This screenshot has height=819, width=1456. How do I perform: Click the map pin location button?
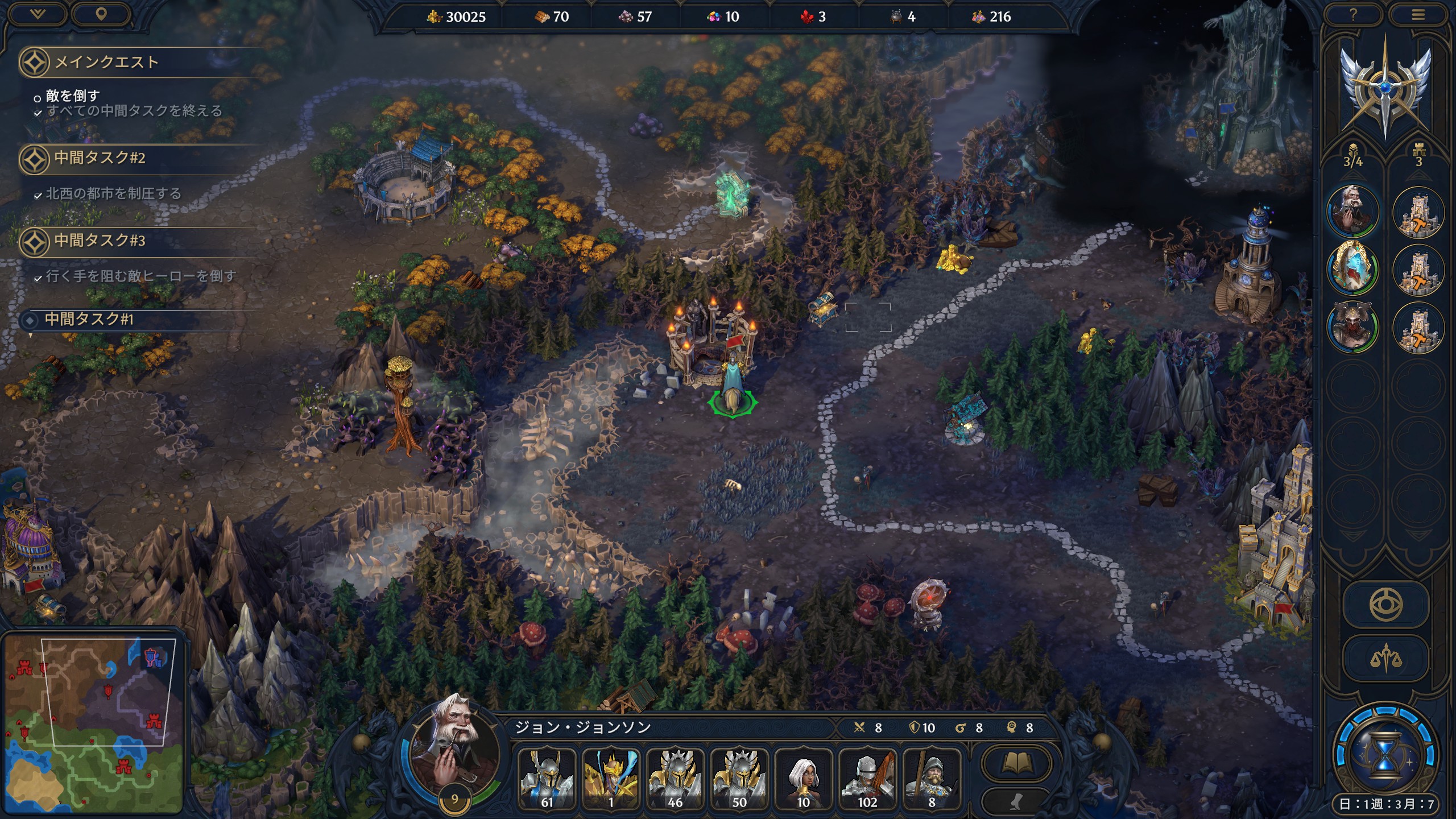point(101,14)
